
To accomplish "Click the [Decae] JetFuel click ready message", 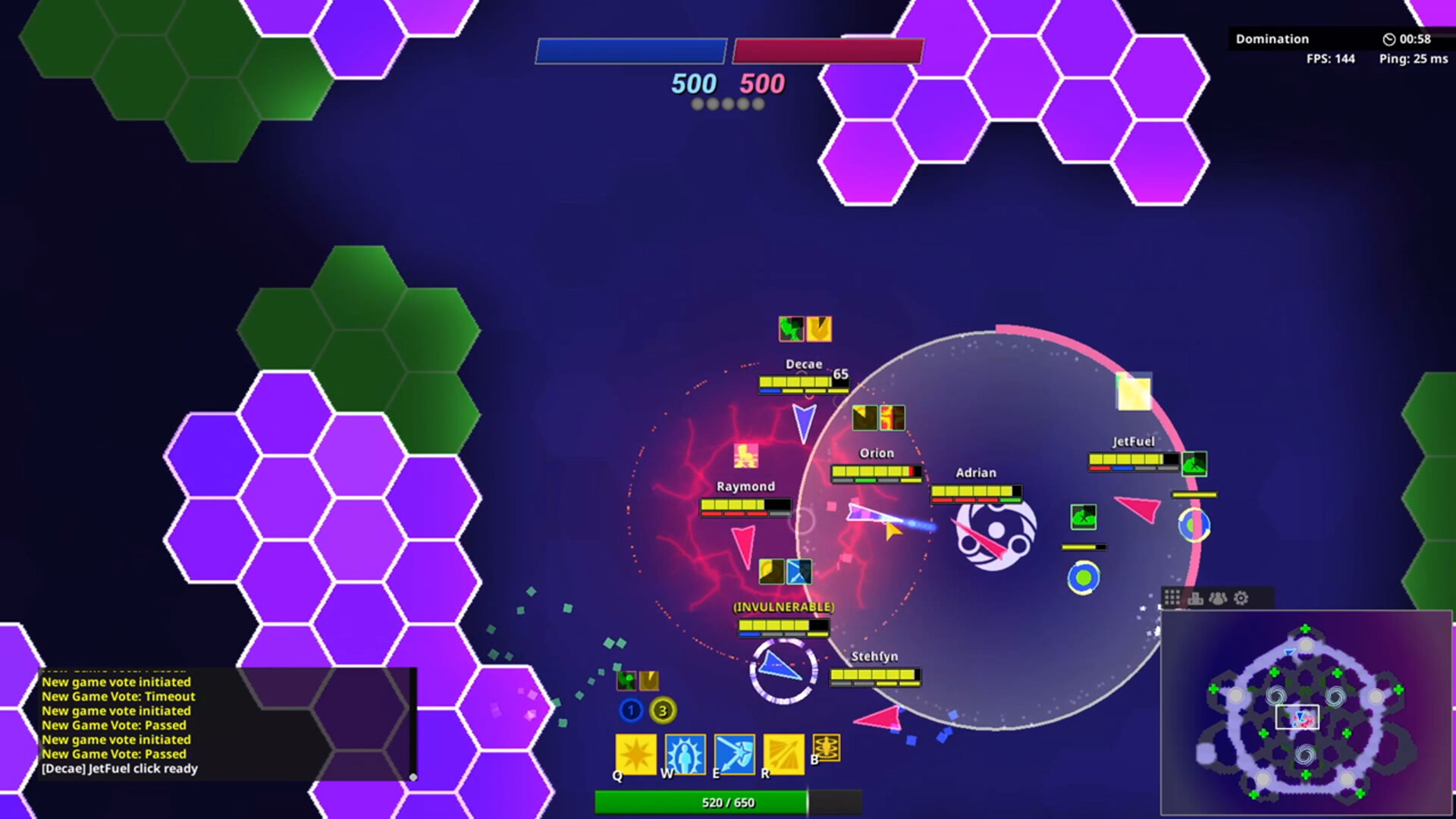I will [120, 768].
